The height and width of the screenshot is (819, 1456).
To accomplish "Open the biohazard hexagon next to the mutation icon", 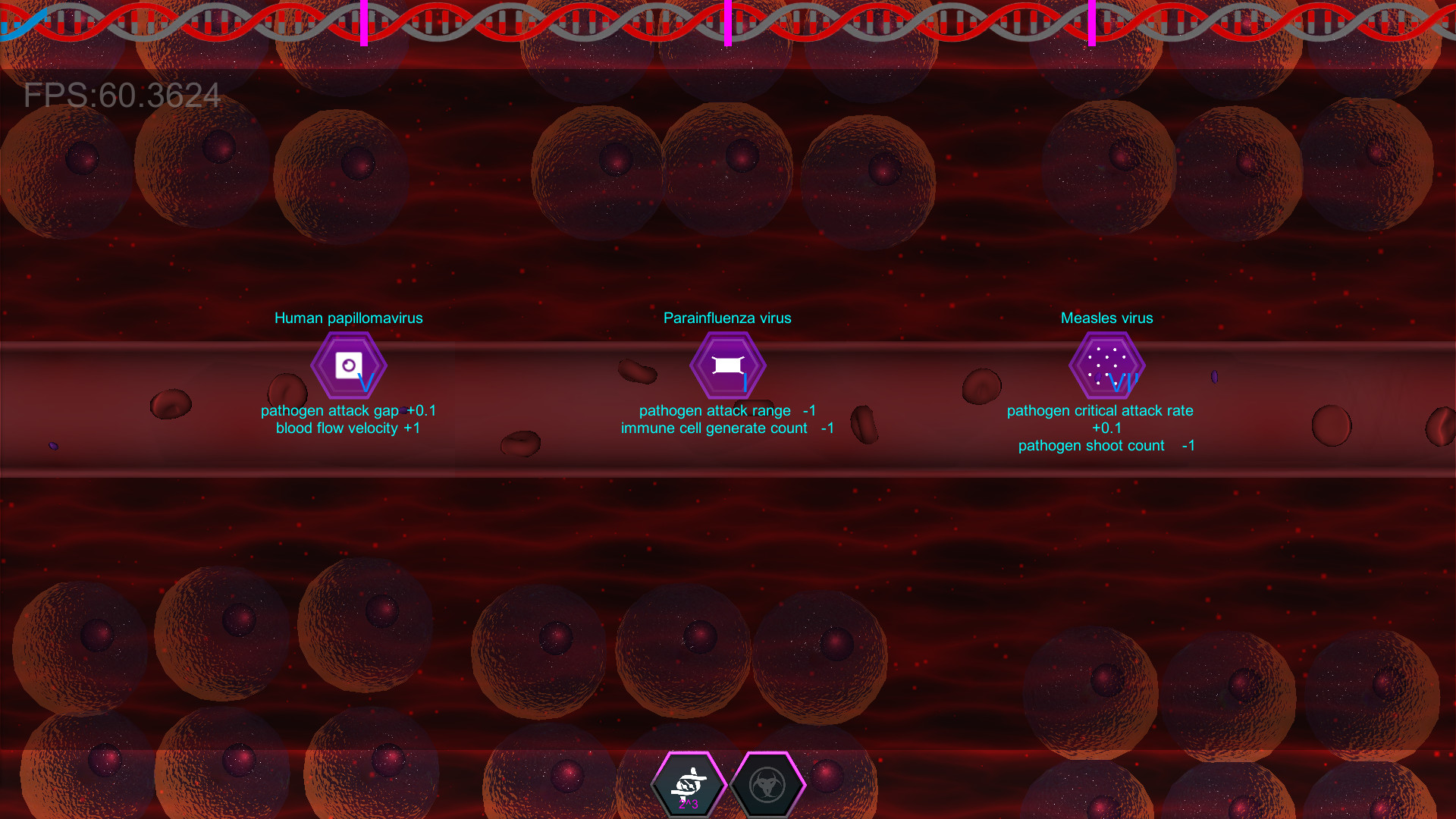I will 767,785.
